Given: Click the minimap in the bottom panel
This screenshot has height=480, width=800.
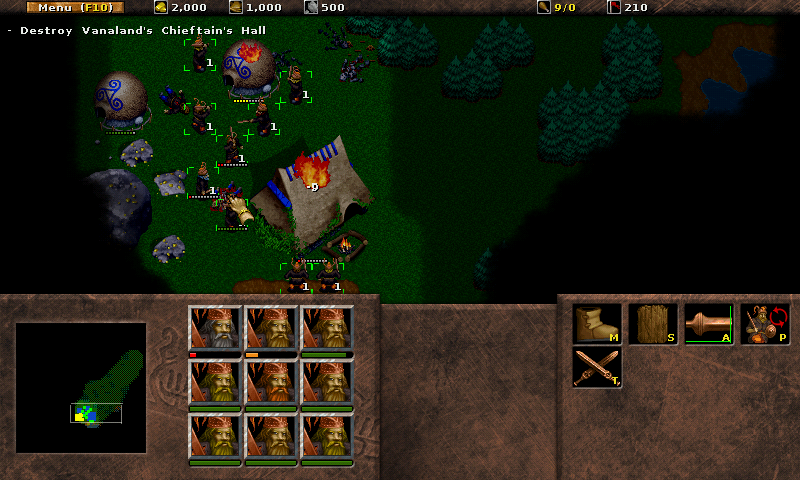Looking at the screenshot, I should 81,387.
